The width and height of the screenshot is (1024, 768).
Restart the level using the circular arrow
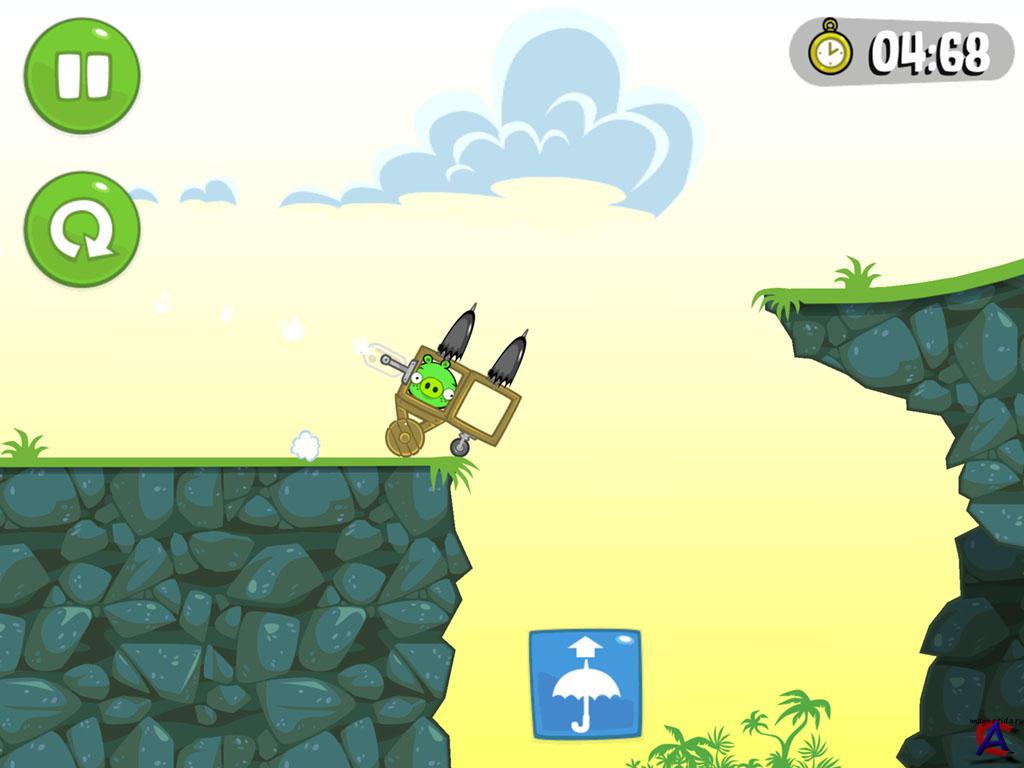[x=82, y=229]
